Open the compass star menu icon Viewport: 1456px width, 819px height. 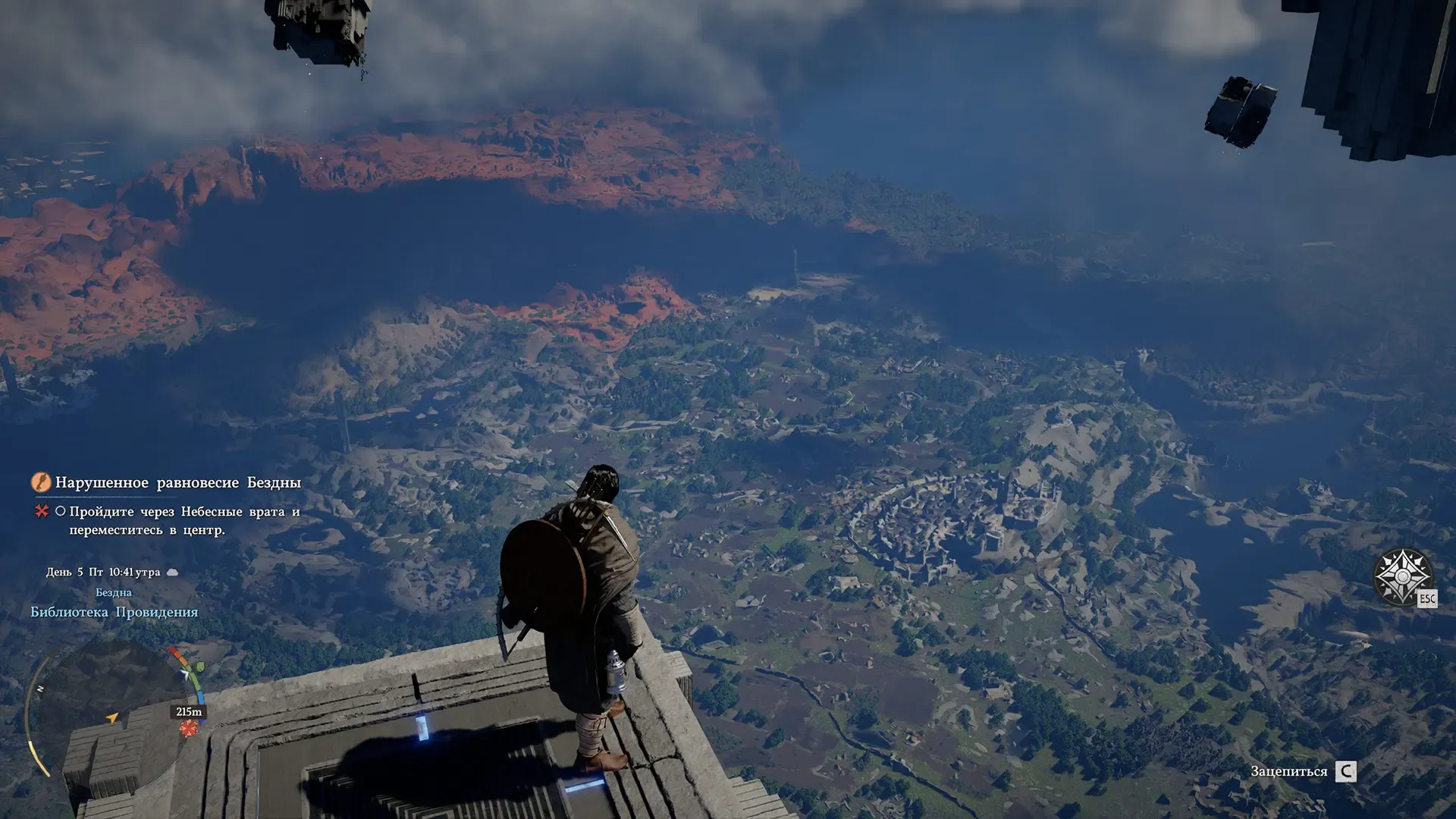click(1402, 576)
